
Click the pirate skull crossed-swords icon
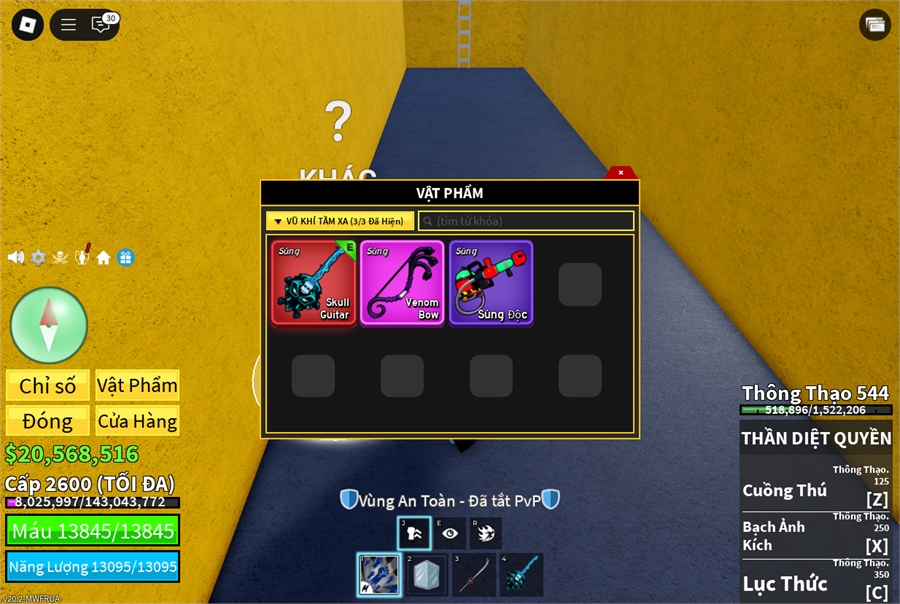(60, 257)
